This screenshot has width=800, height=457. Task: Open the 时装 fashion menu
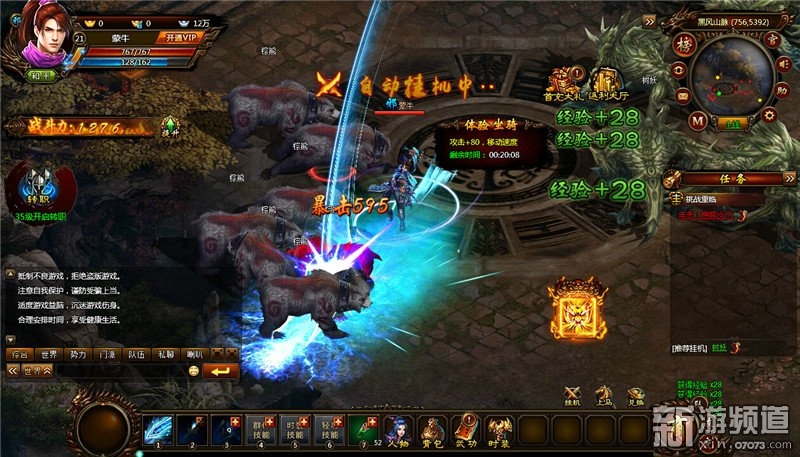click(499, 428)
